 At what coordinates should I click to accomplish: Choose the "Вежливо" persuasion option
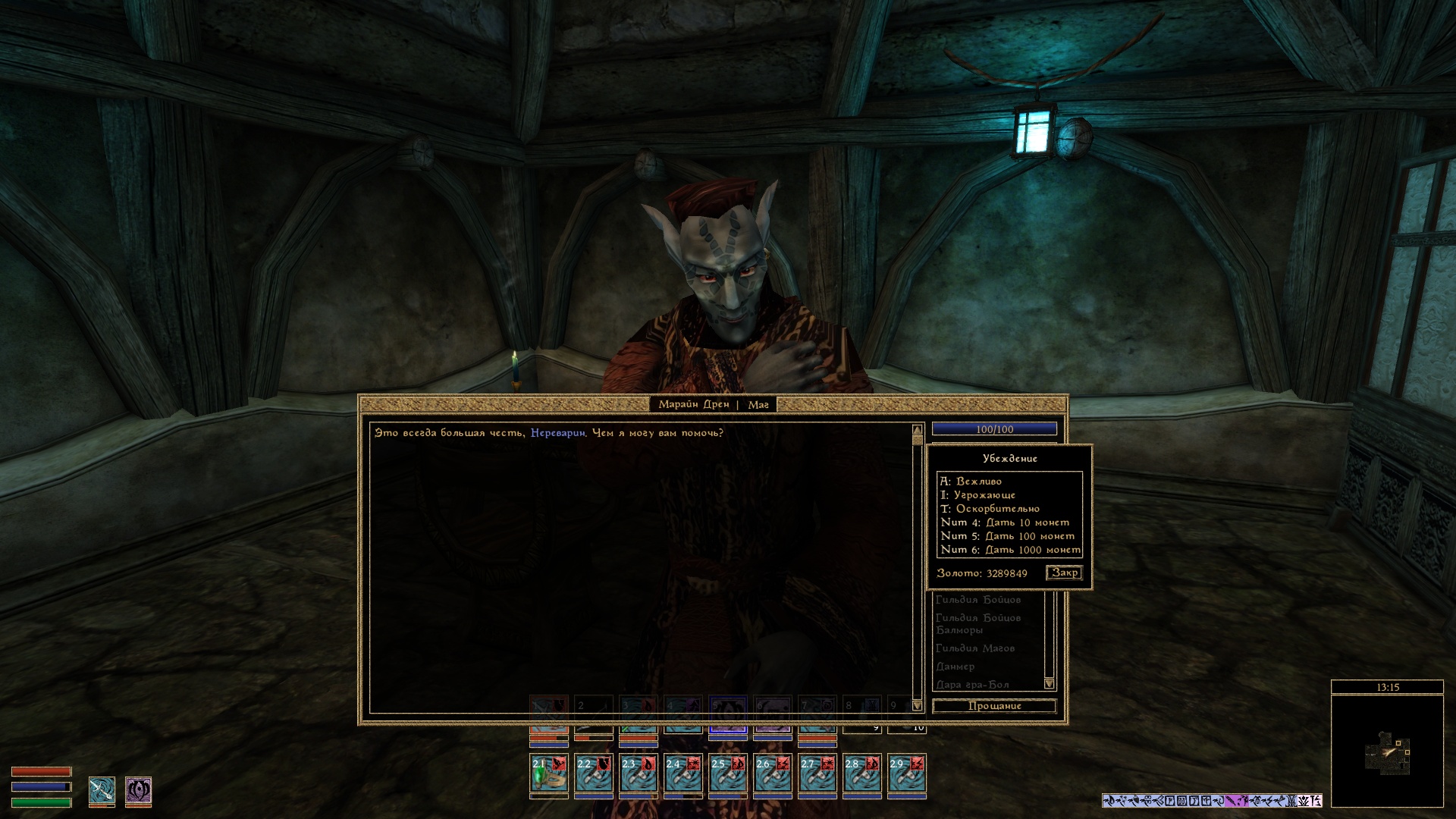(x=978, y=482)
